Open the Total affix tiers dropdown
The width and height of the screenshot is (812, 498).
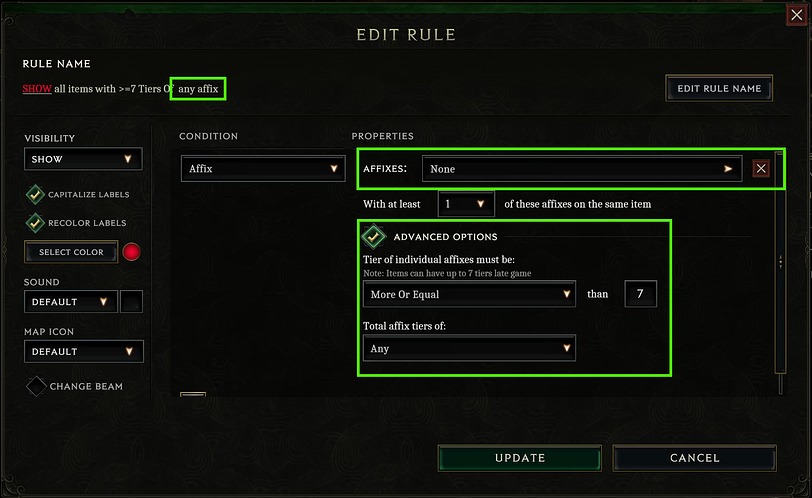coord(469,348)
